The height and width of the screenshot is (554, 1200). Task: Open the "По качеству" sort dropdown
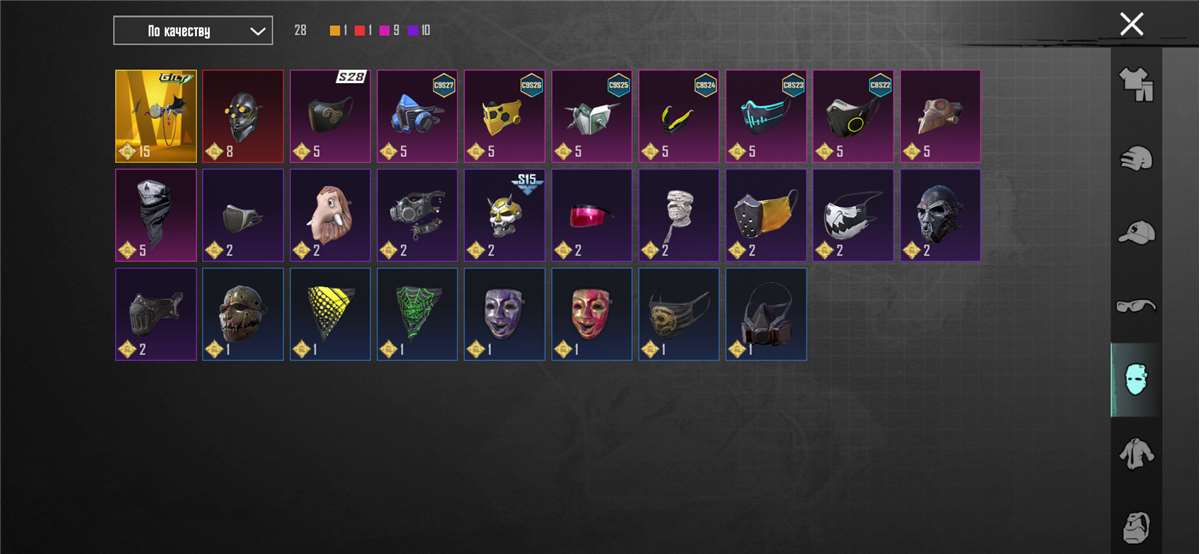(192, 31)
